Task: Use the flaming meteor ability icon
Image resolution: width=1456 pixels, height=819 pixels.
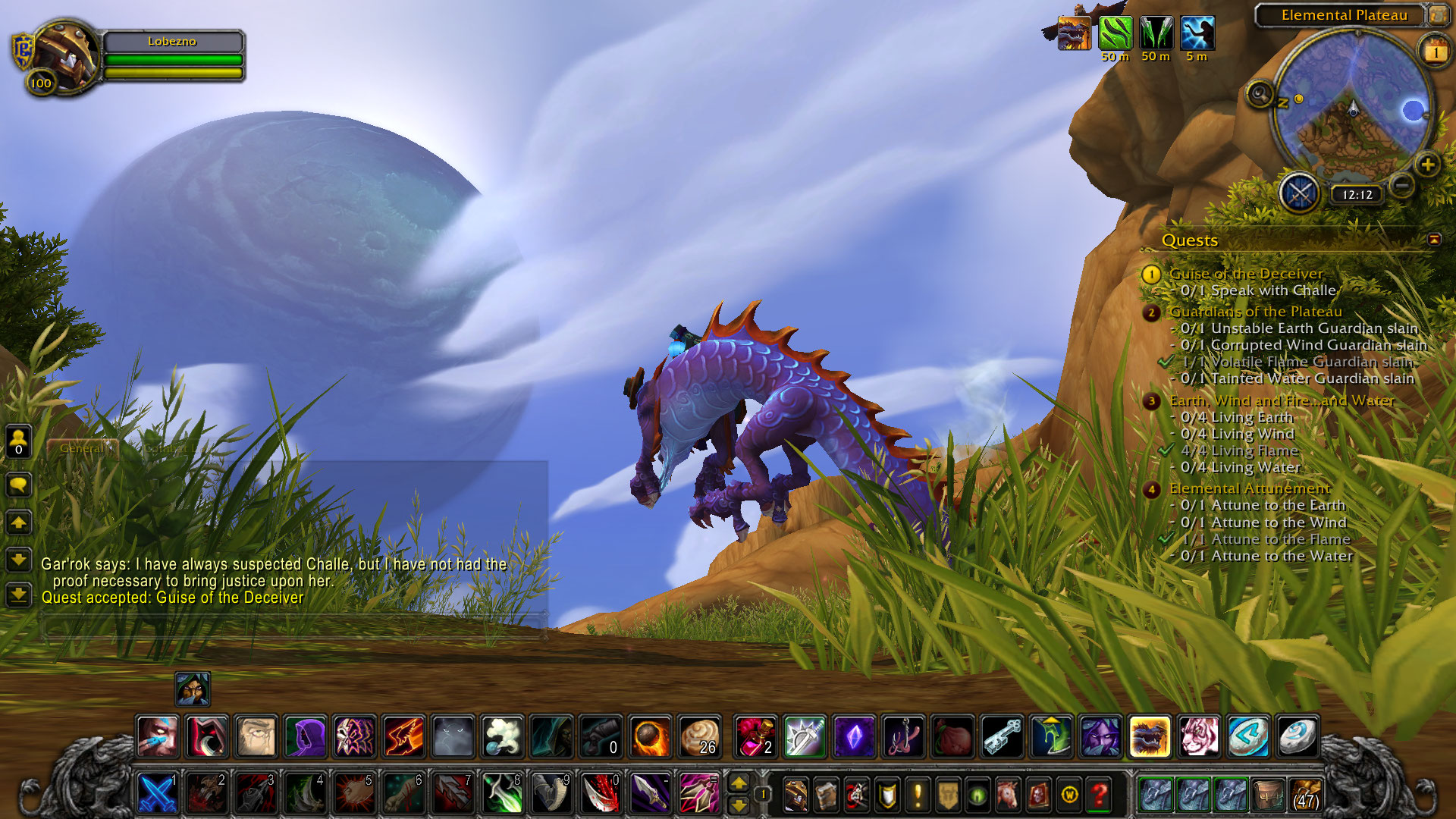Action: pyautogui.click(x=651, y=736)
